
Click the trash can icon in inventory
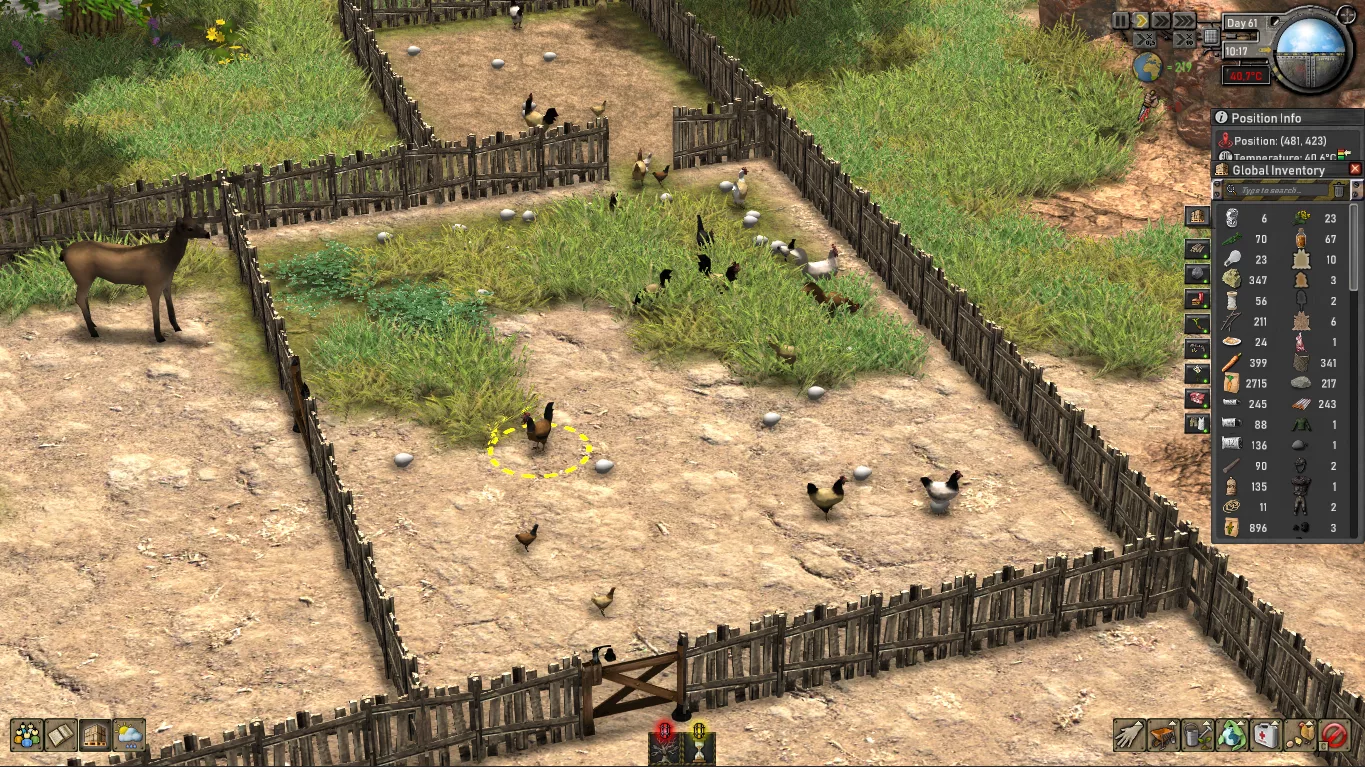coord(1338,190)
